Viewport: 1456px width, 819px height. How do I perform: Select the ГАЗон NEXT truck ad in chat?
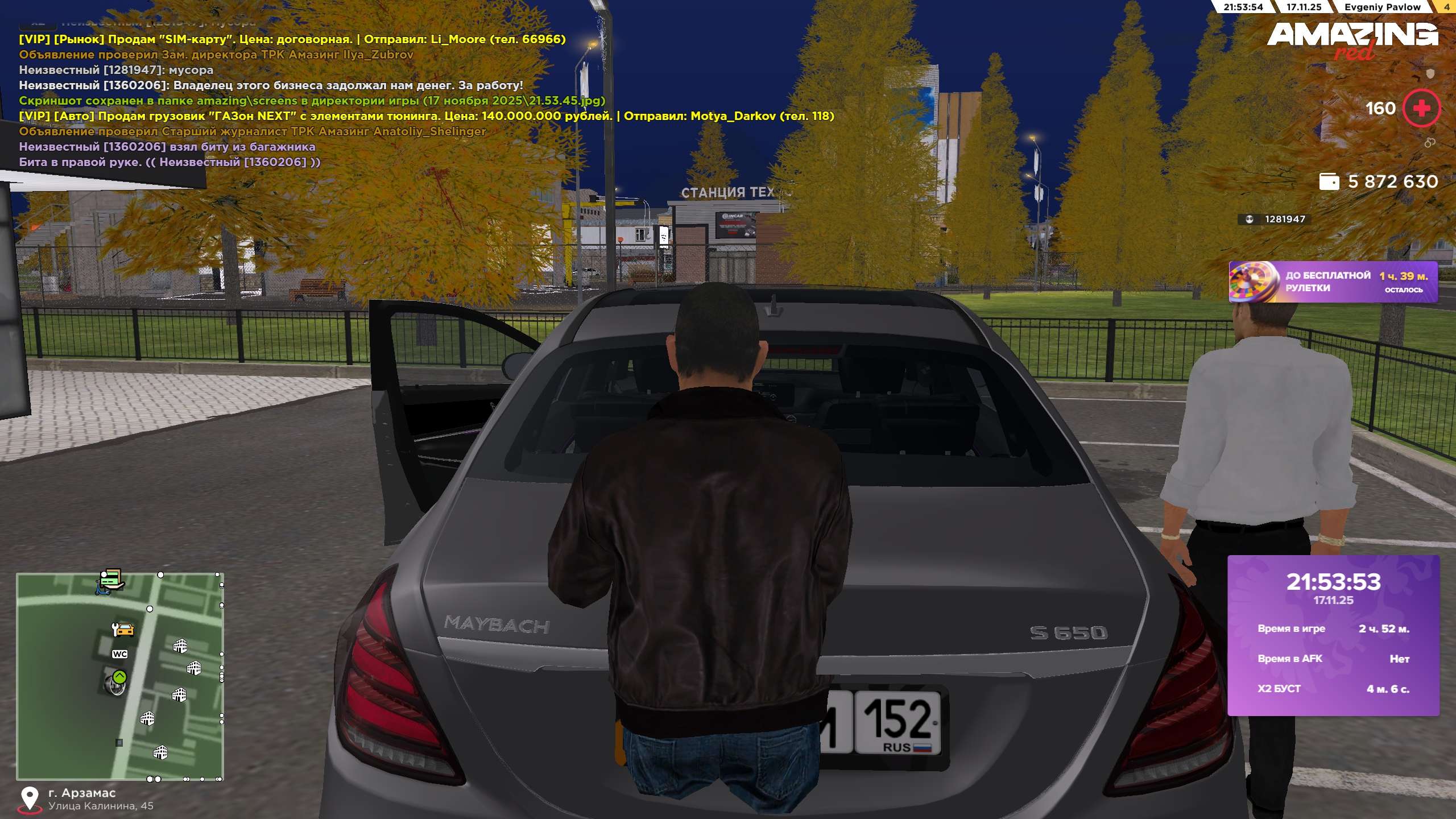coord(427,116)
